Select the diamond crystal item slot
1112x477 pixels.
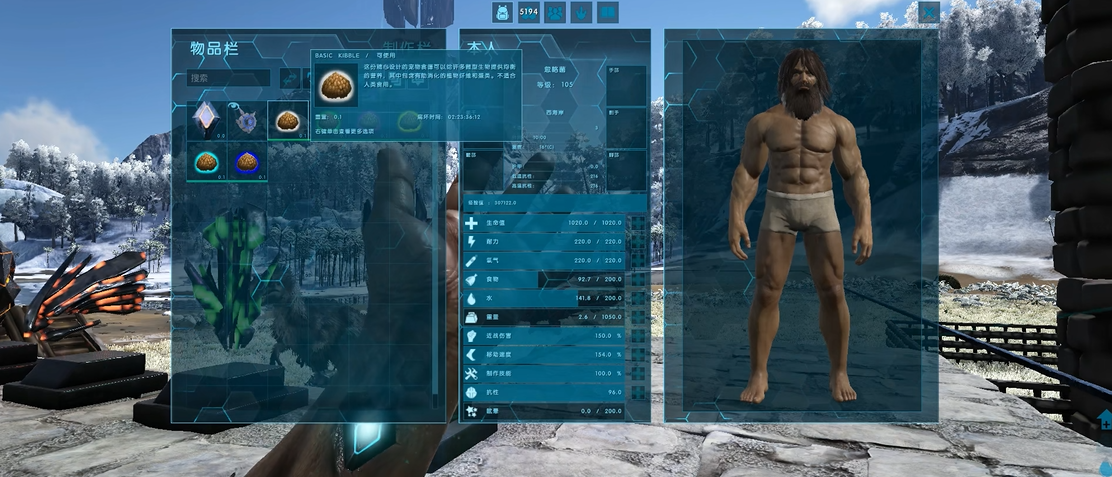206,121
